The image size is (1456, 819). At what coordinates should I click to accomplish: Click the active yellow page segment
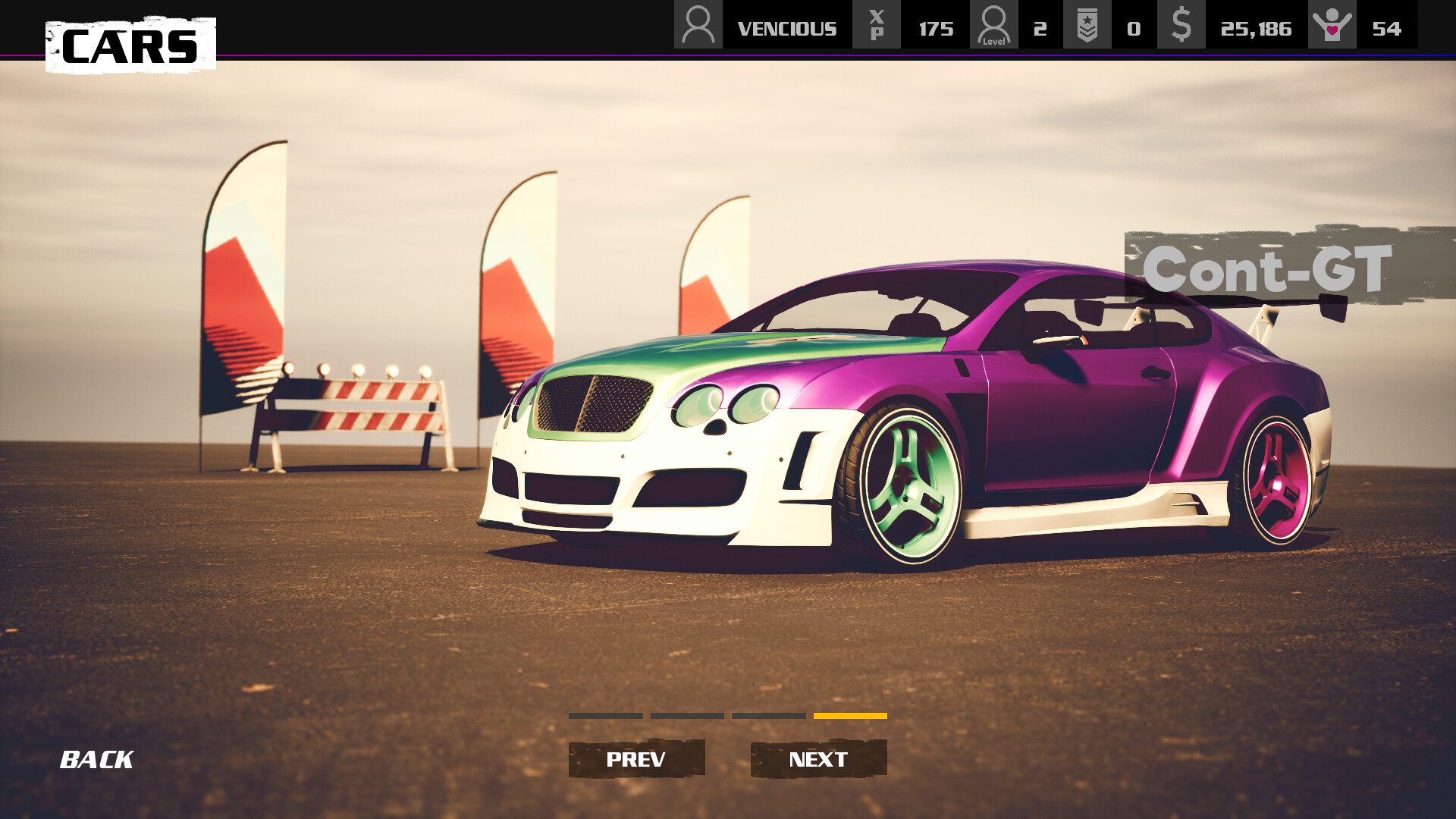[x=849, y=715]
